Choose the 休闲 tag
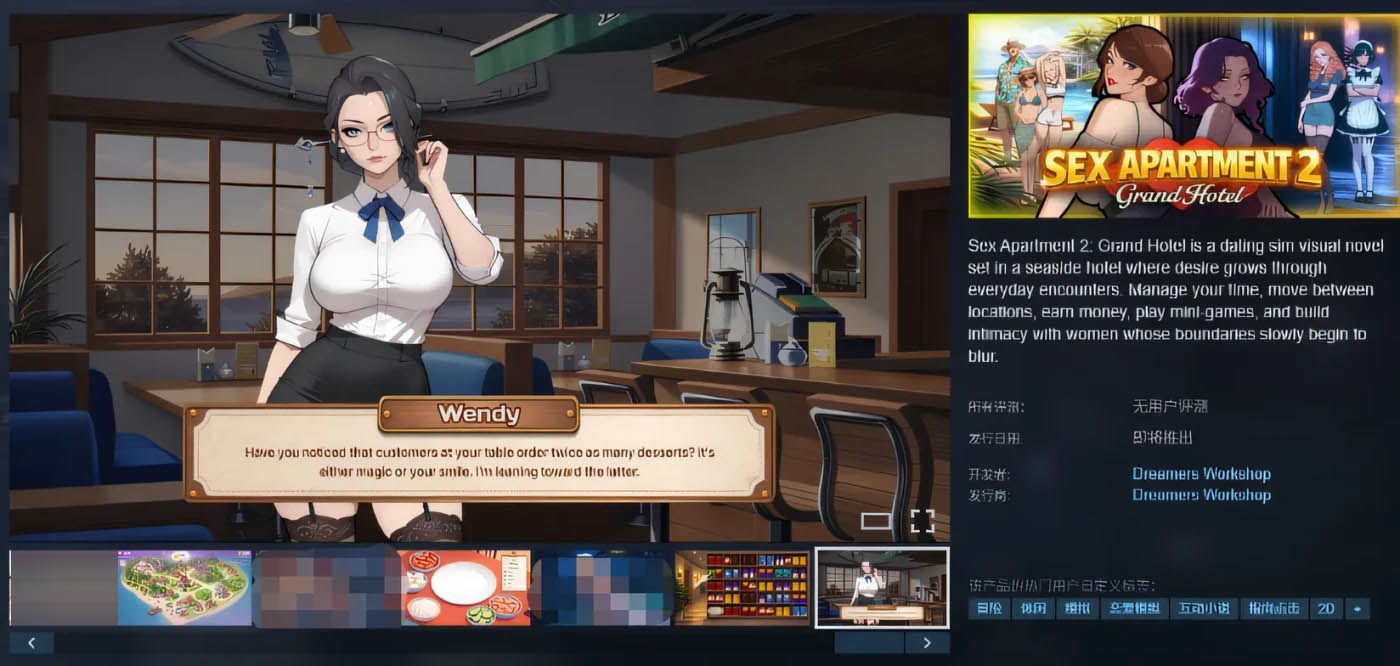The image size is (1400, 666). 1032,608
